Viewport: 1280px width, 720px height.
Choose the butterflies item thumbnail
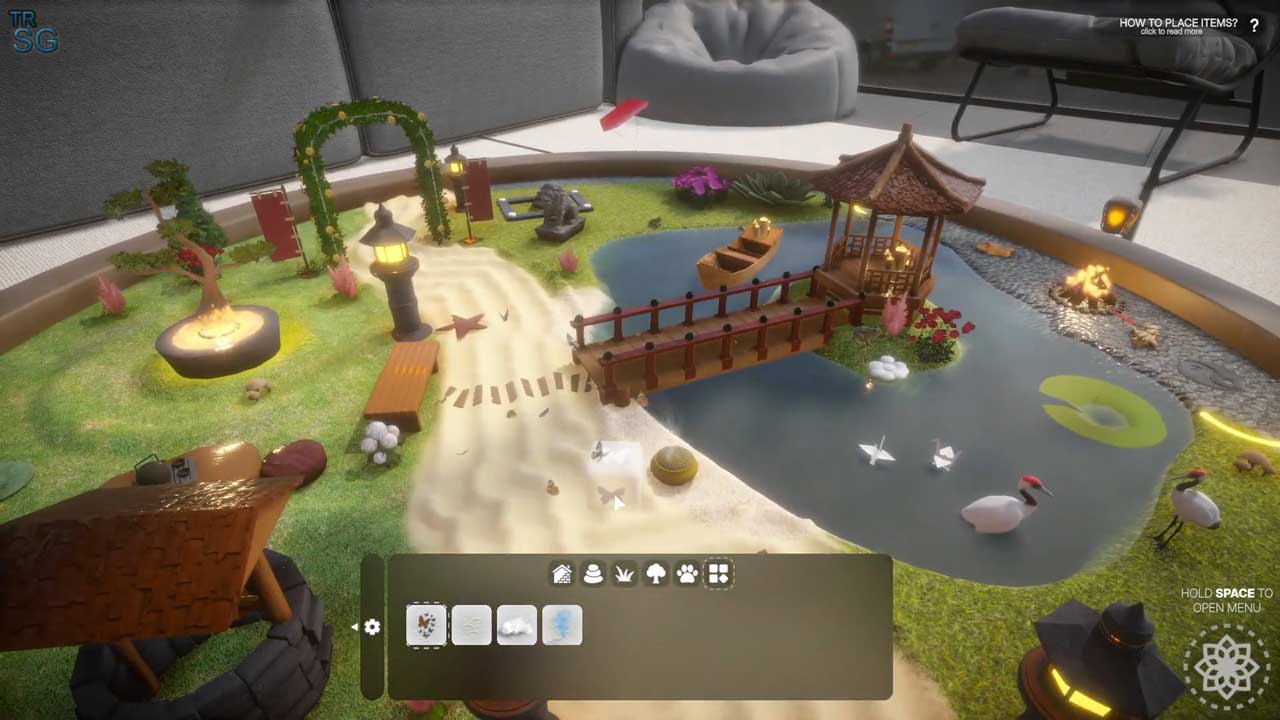[427, 626]
